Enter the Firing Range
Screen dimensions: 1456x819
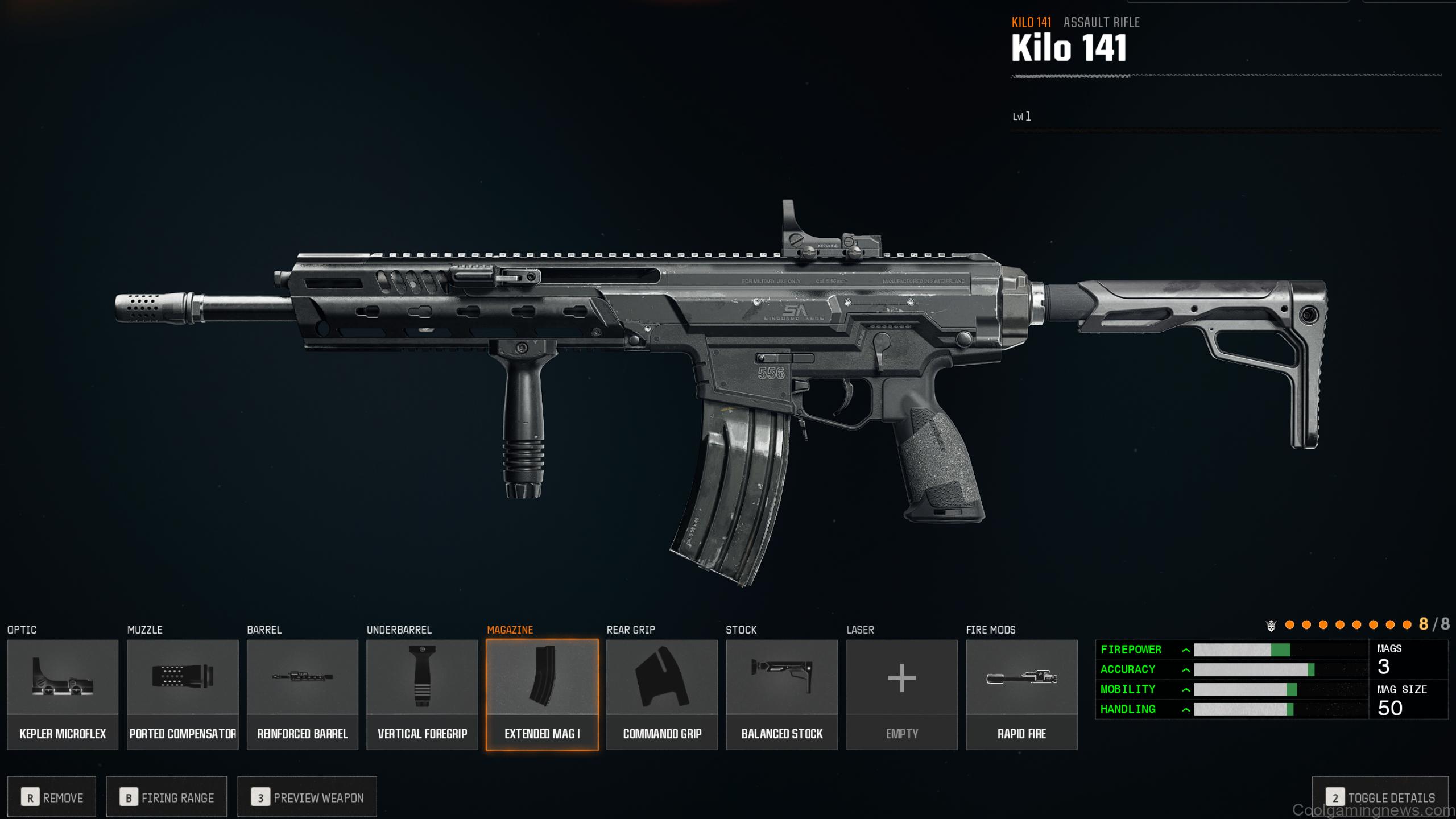click(x=166, y=797)
